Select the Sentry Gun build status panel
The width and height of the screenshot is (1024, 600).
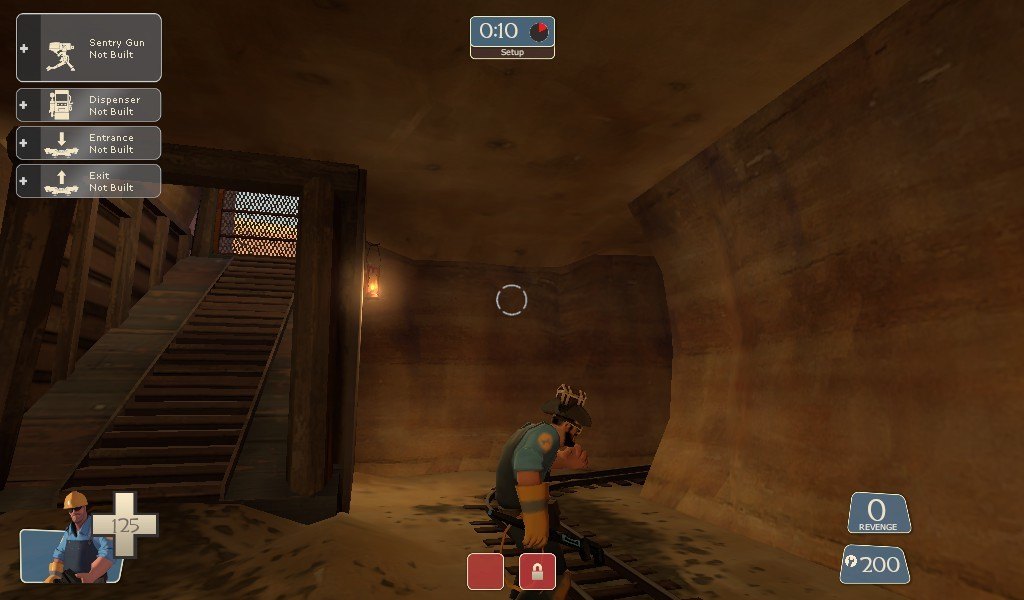[x=89, y=48]
